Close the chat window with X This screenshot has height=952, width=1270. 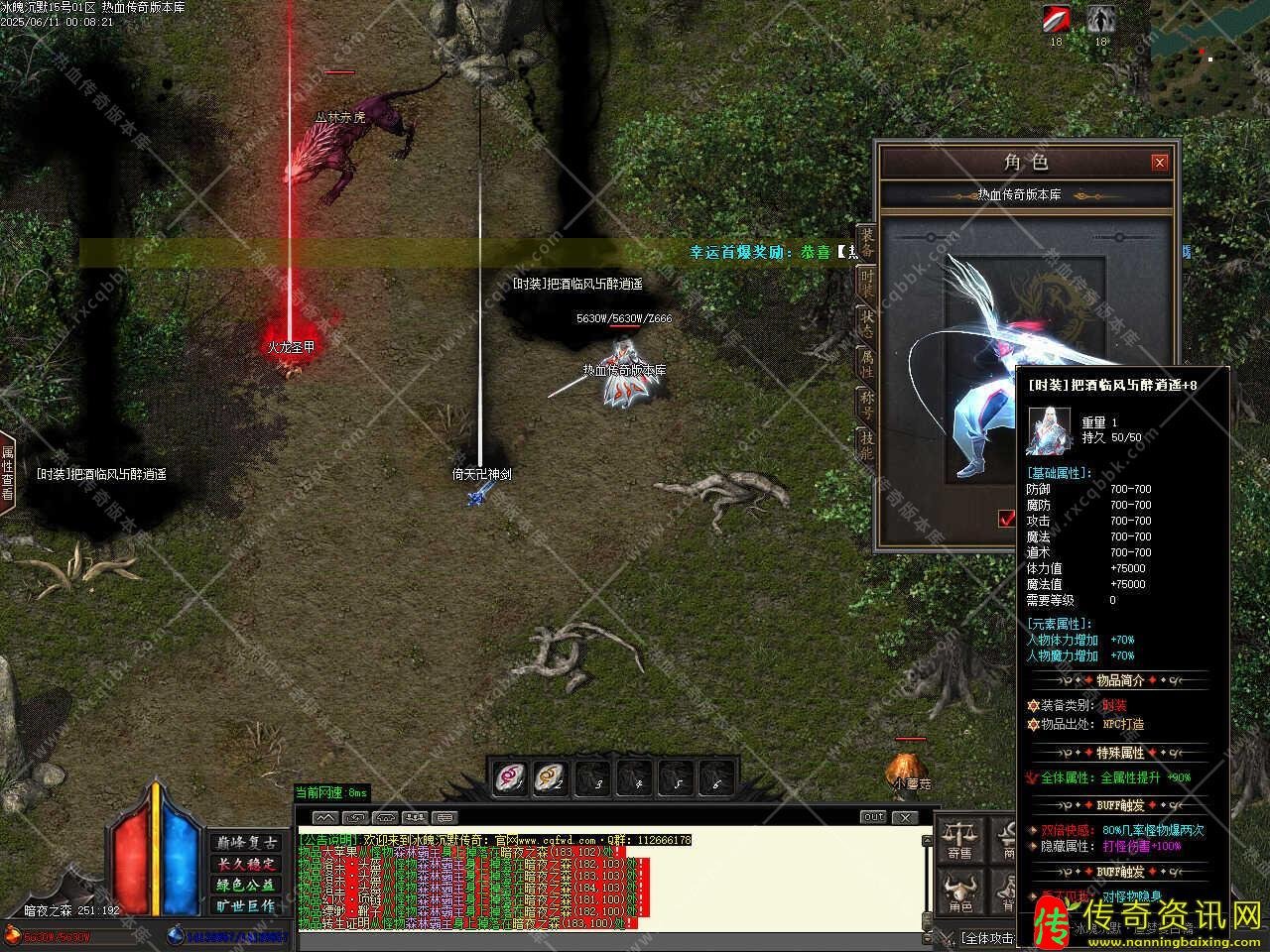[904, 817]
